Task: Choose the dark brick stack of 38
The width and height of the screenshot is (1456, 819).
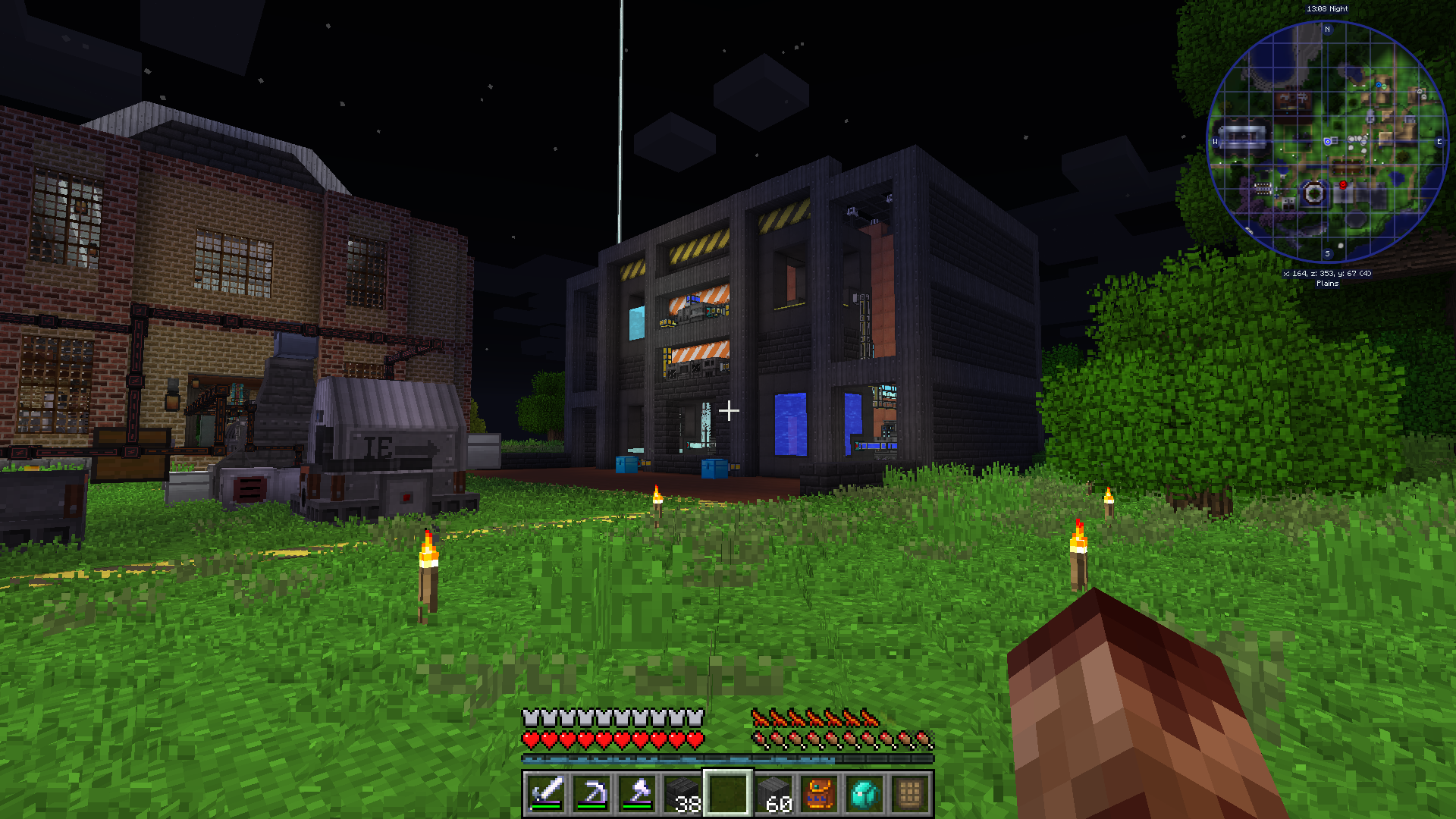Action: [682, 793]
